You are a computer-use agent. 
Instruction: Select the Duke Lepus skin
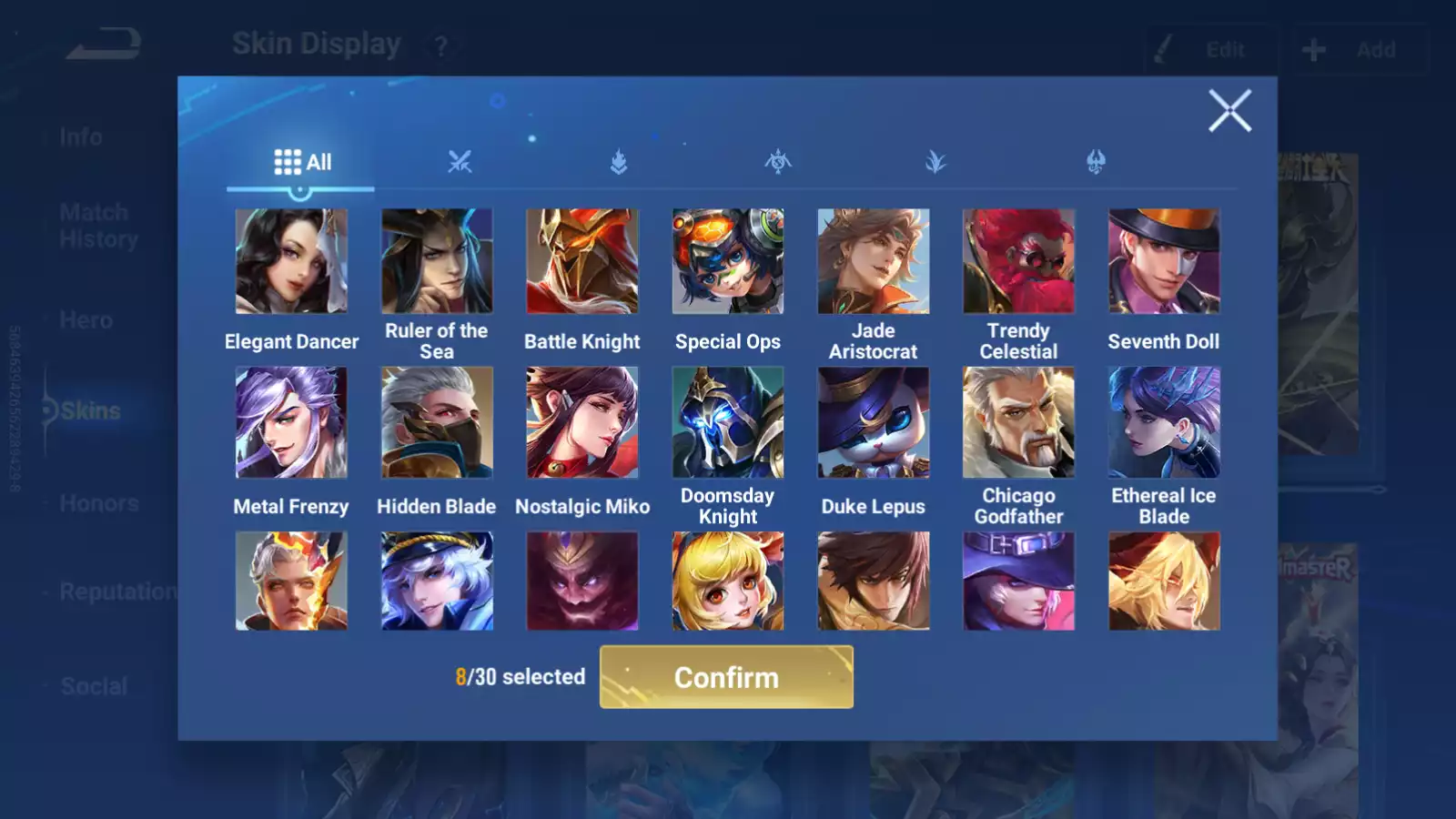[874, 422]
